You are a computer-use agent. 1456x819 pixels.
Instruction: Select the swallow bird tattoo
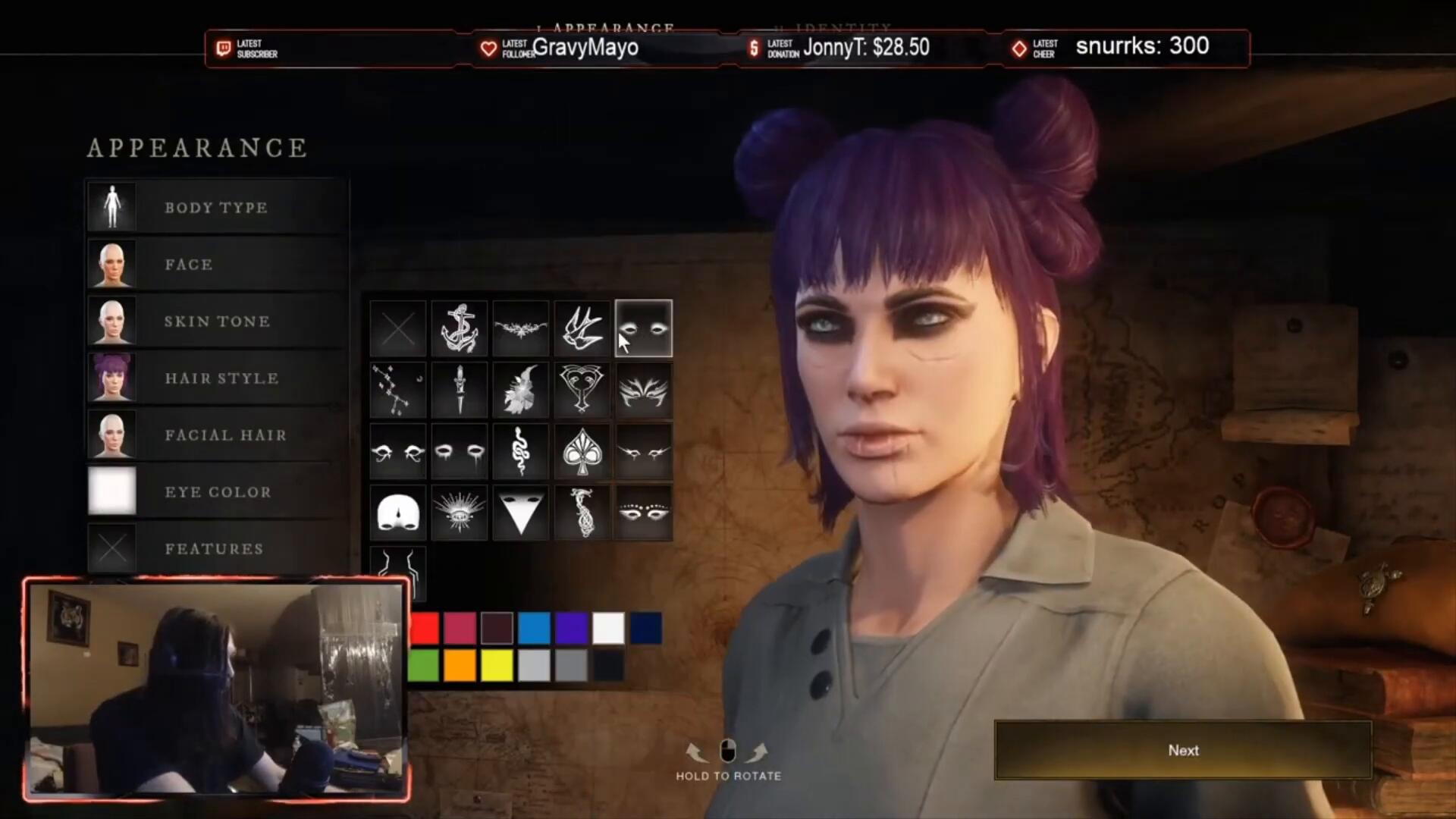pos(582,328)
